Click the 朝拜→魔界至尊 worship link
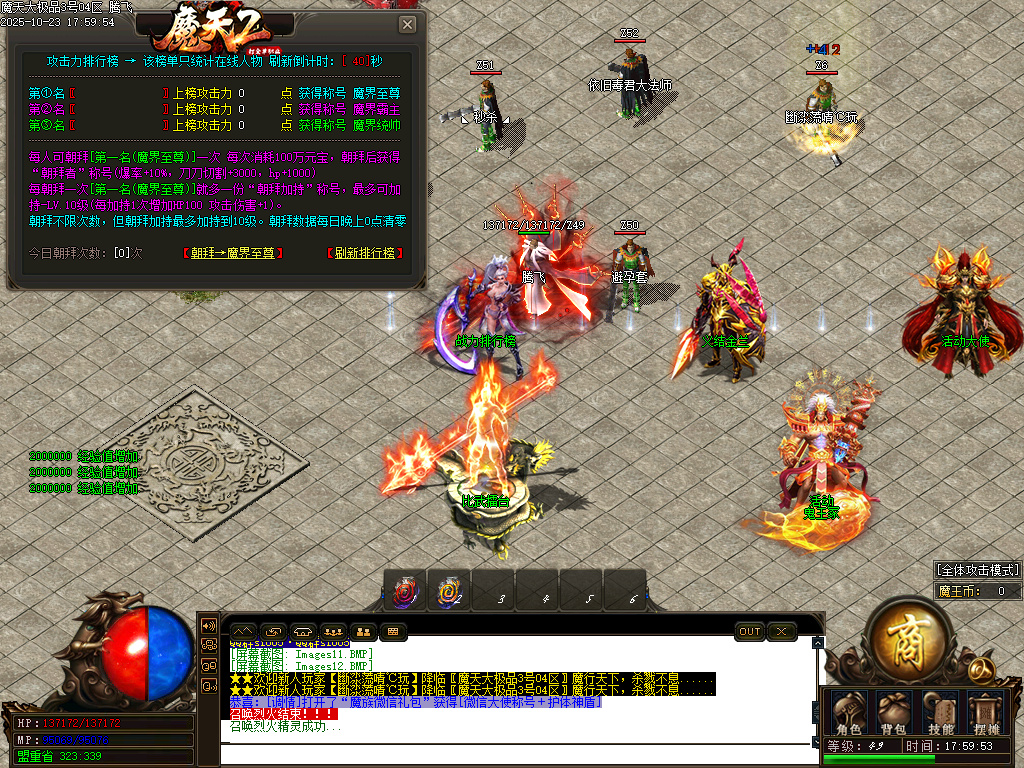Viewport: 1024px width, 768px height. click(x=233, y=253)
